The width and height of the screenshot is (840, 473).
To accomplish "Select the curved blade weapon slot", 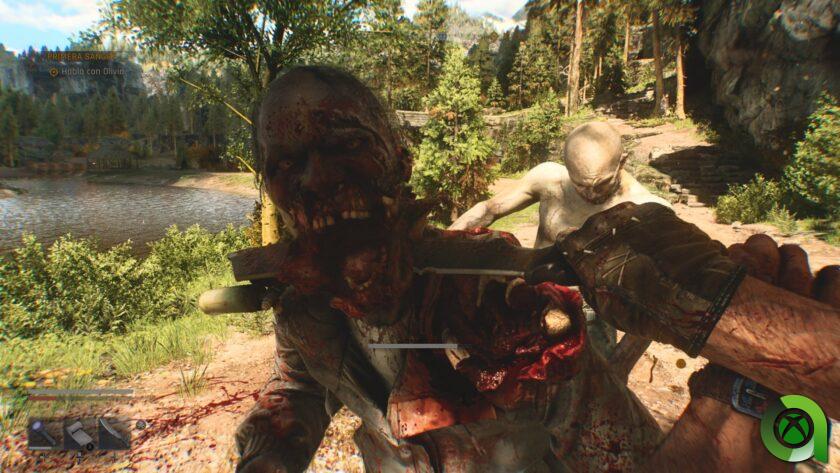I will click(112, 433).
